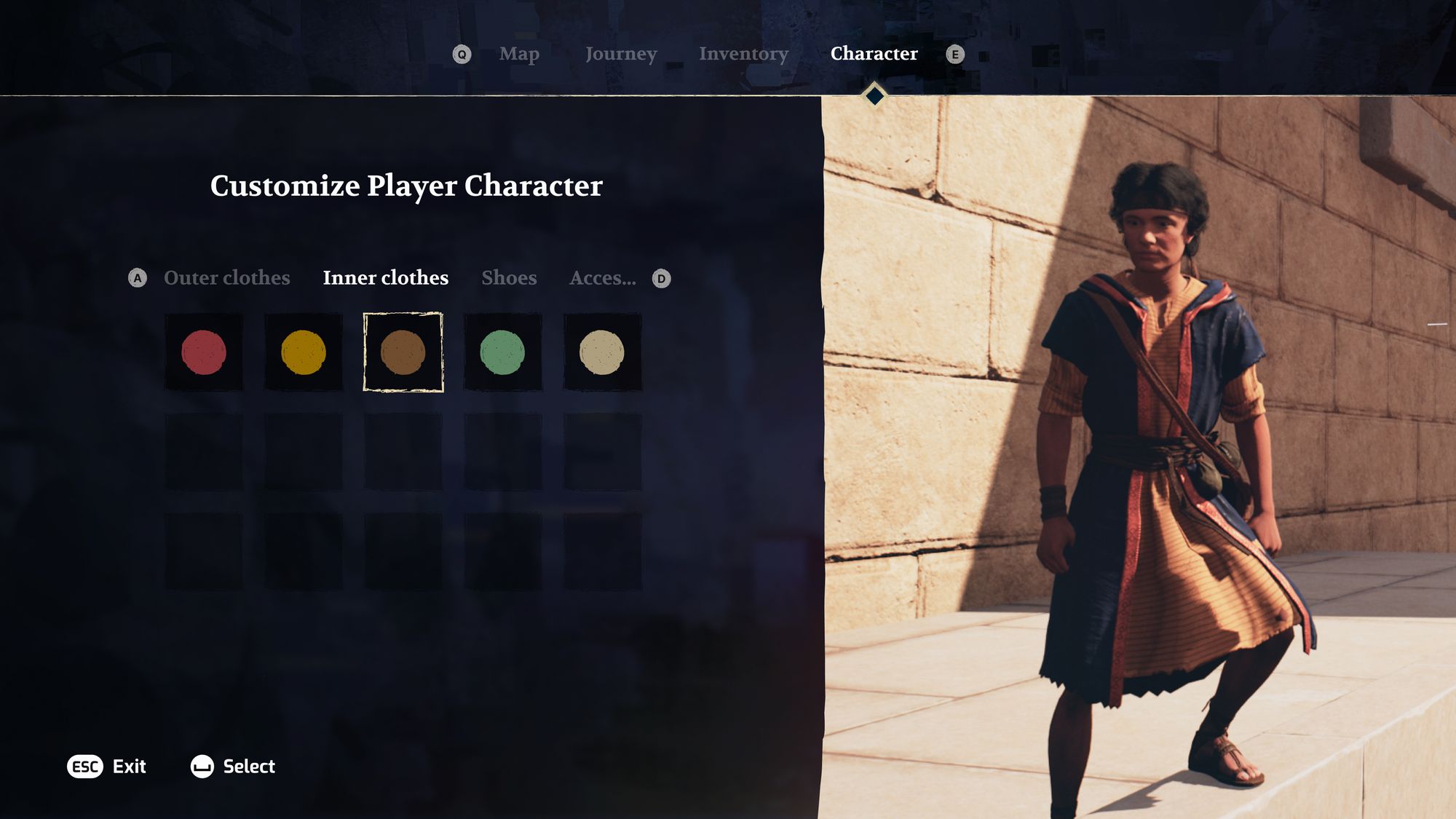Image resolution: width=1456 pixels, height=819 pixels.
Task: Click the Q shortcut icon beside Map
Action: click(462, 54)
